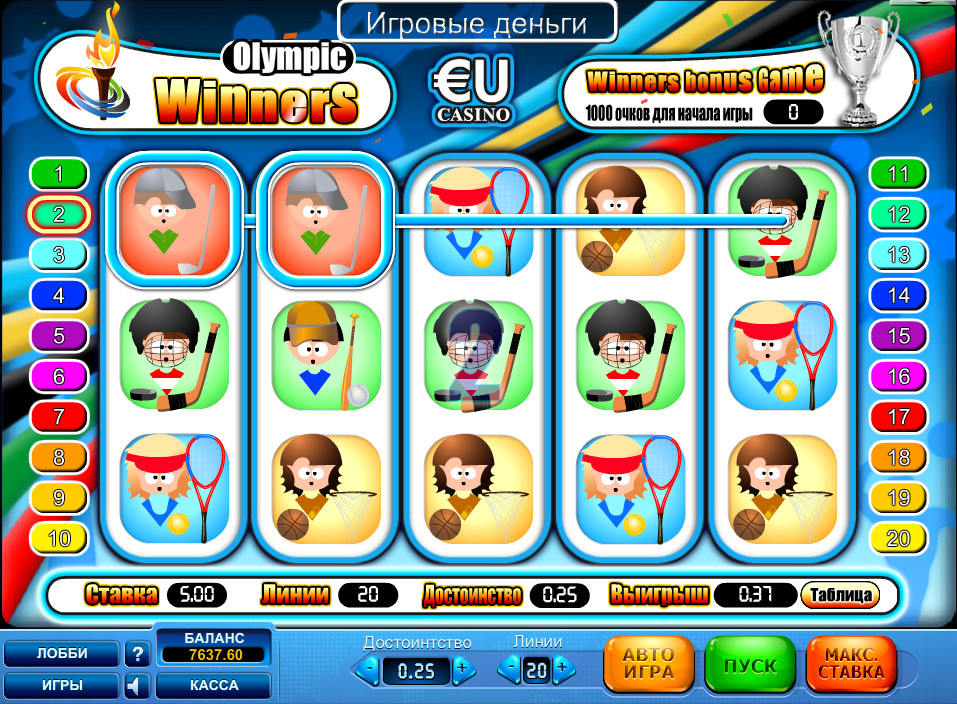Open the paytable via Таблица button
This screenshot has width=957, height=704.
(x=840, y=595)
